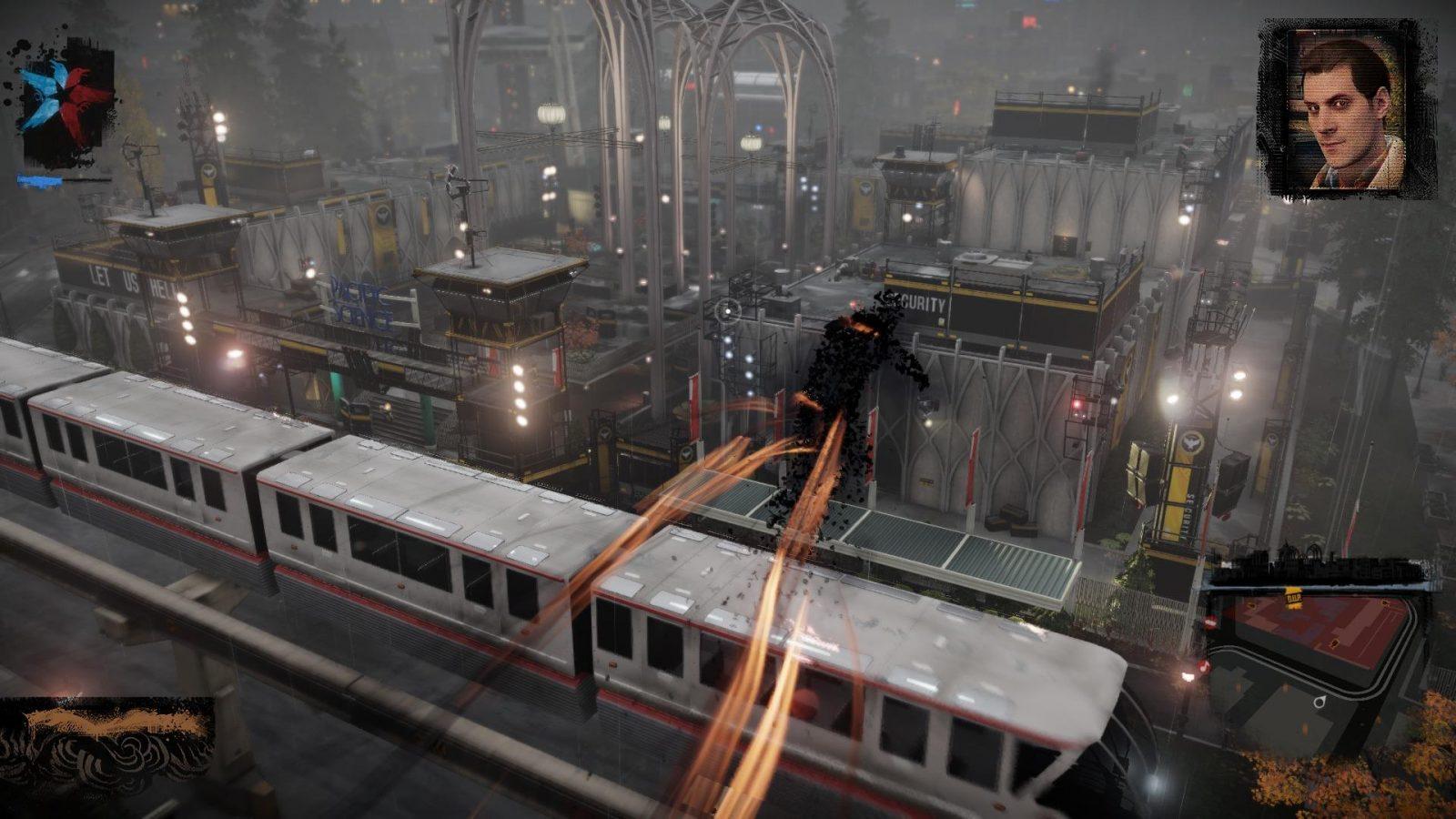The image size is (1456, 819).
Task: Click the blue and red karma bird emblem
Action: pyautogui.click(x=66, y=102)
